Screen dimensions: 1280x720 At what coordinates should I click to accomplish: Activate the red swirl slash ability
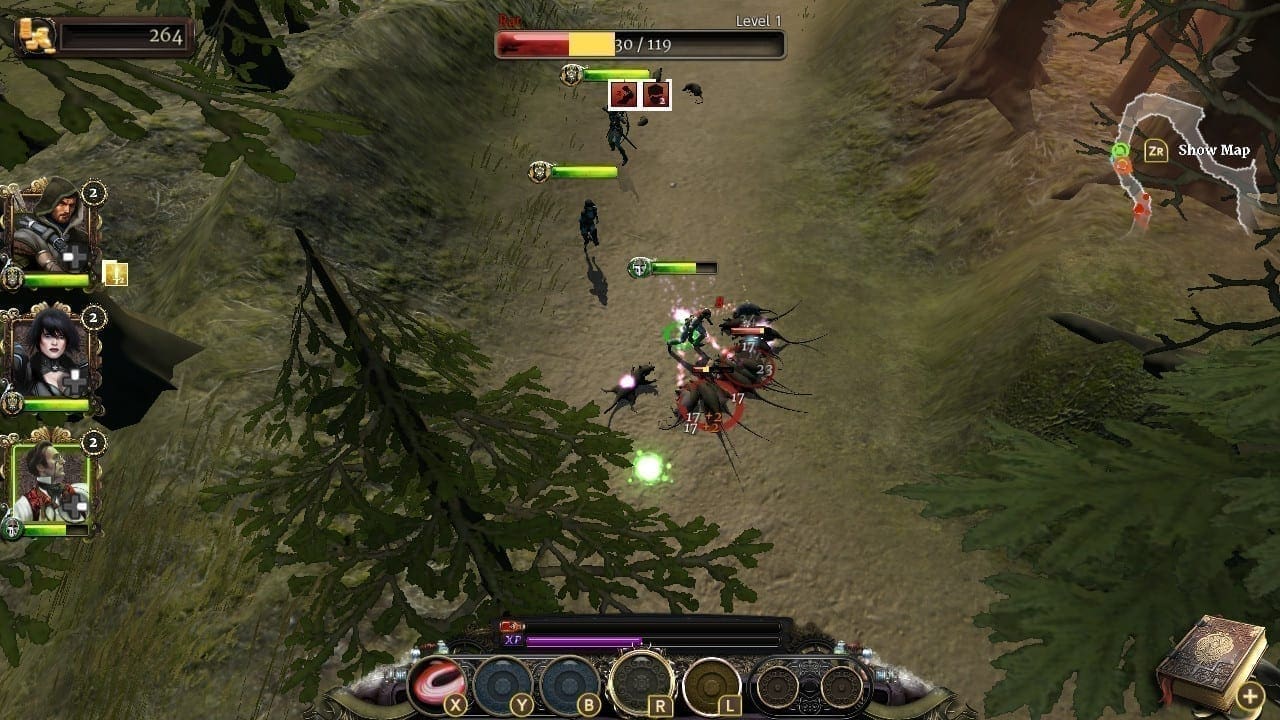(438, 684)
